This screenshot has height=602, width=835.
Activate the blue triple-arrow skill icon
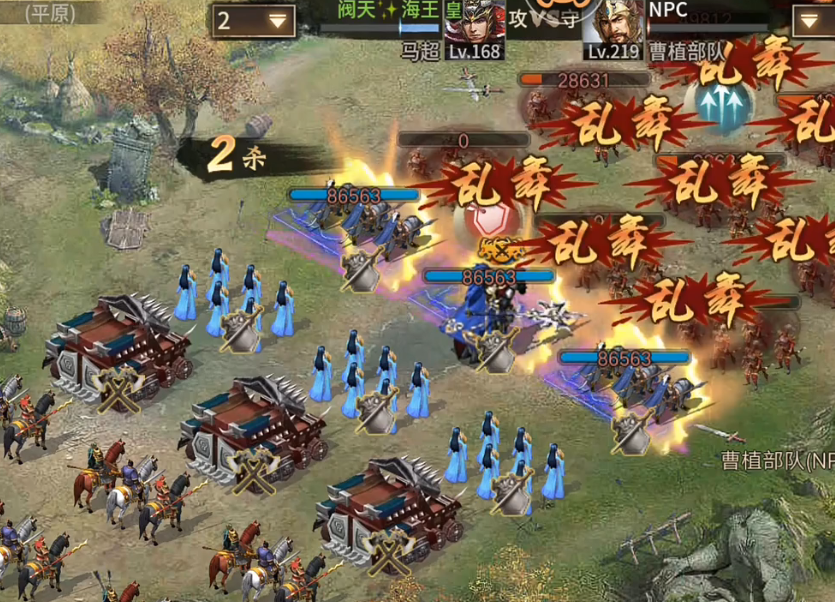(x=721, y=104)
